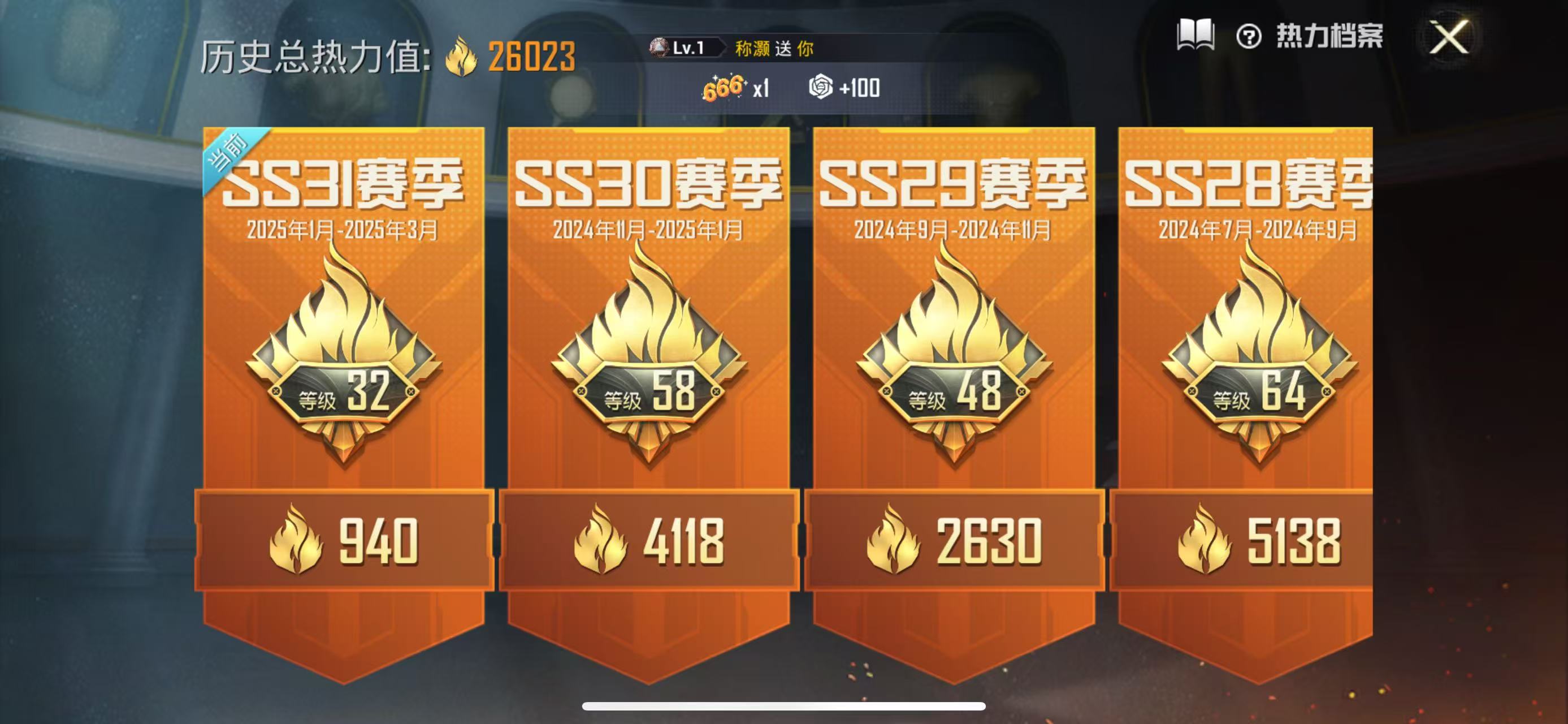The image size is (1568, 724).
Task: Open the book icon journal
Action: tap(1195, 35)
